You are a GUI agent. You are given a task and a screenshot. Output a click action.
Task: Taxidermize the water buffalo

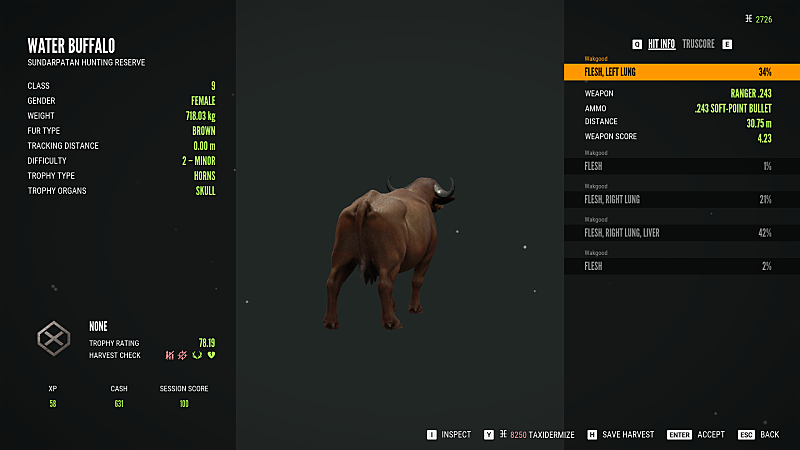click(541, 435)
